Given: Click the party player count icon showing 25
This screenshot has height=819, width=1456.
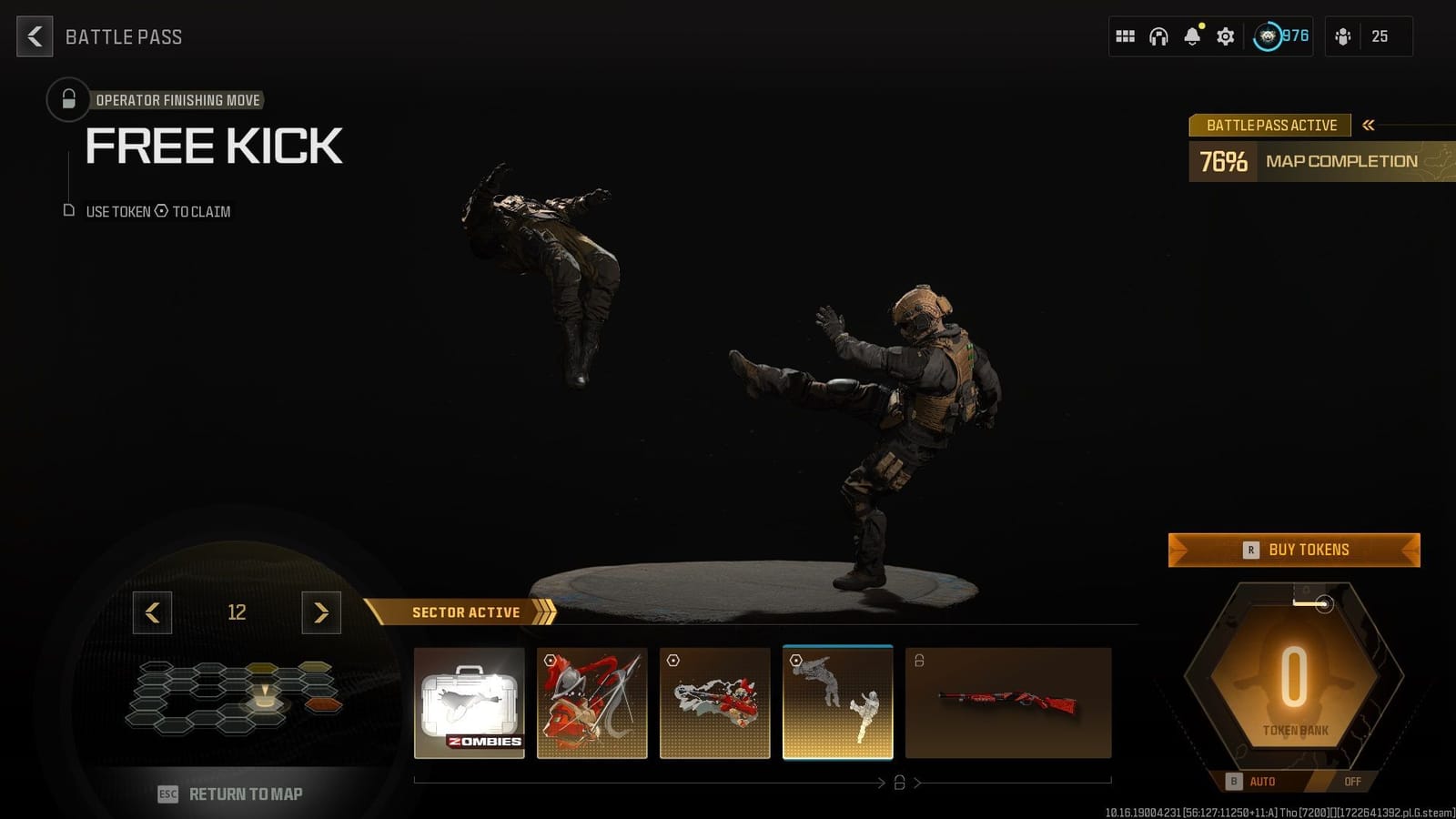Looking at the screenshot, I should tap(1380, 37).
